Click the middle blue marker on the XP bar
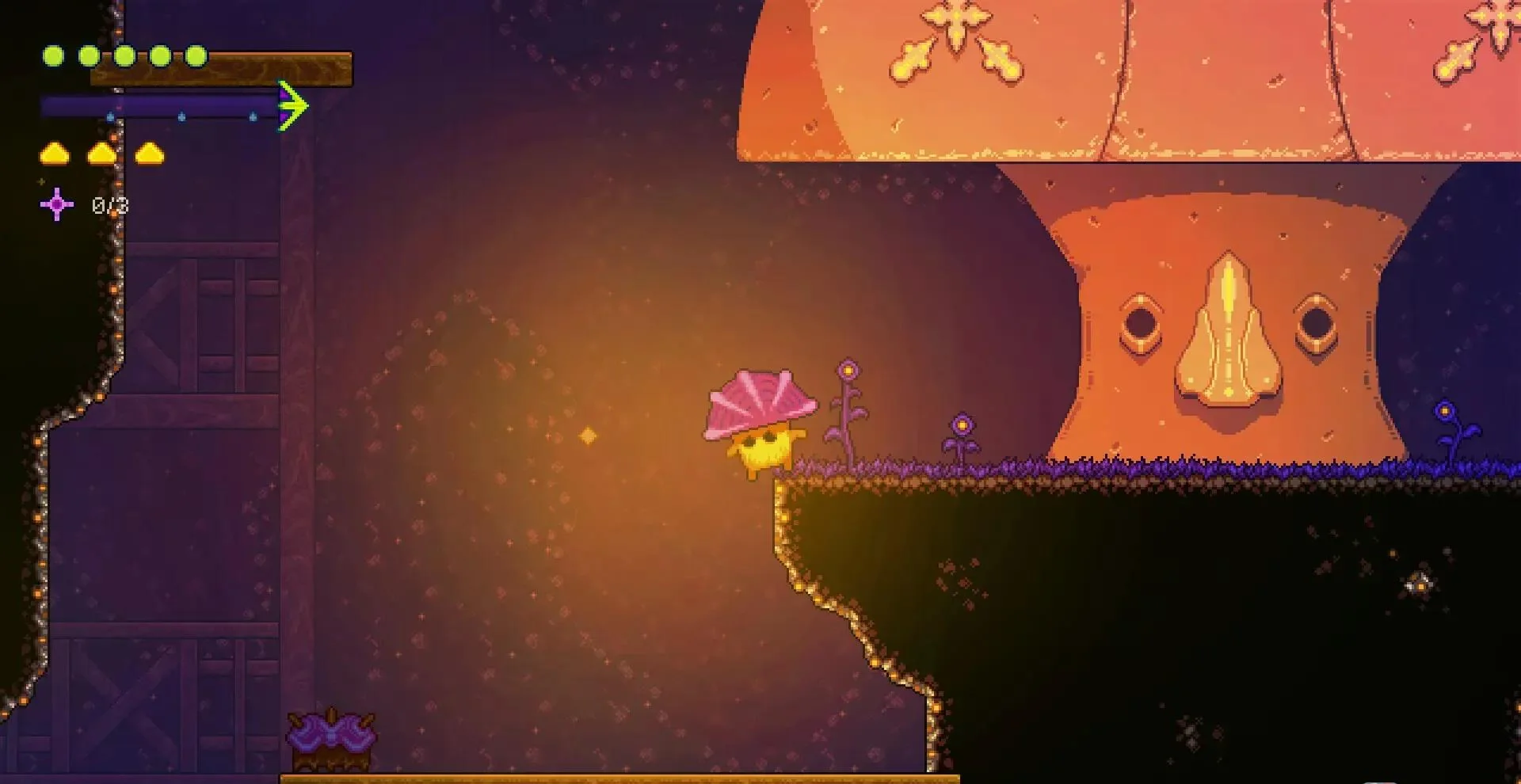The image size is (1521, 784). tap(181, 116)
